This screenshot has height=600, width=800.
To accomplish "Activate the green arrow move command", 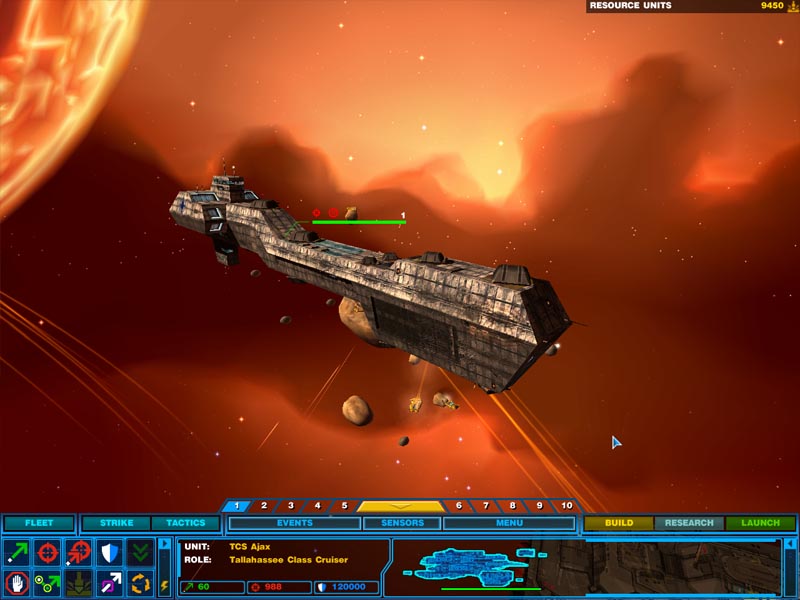I will click(17, 552).
